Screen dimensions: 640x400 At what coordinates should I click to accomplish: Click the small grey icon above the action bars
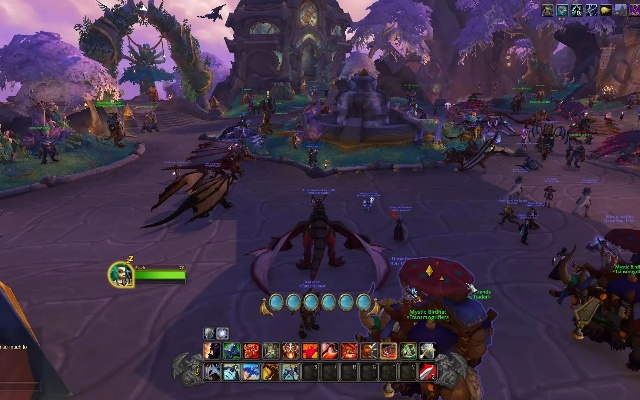[210, 333]
